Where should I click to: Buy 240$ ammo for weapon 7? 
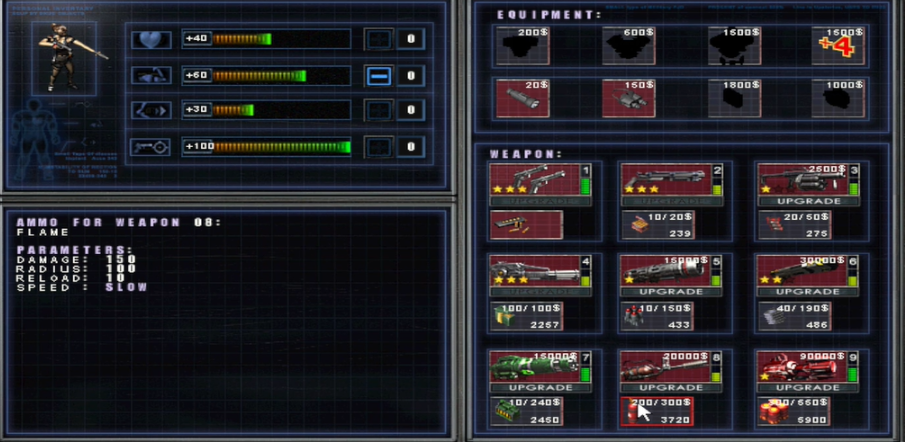(x=526, y=411)
